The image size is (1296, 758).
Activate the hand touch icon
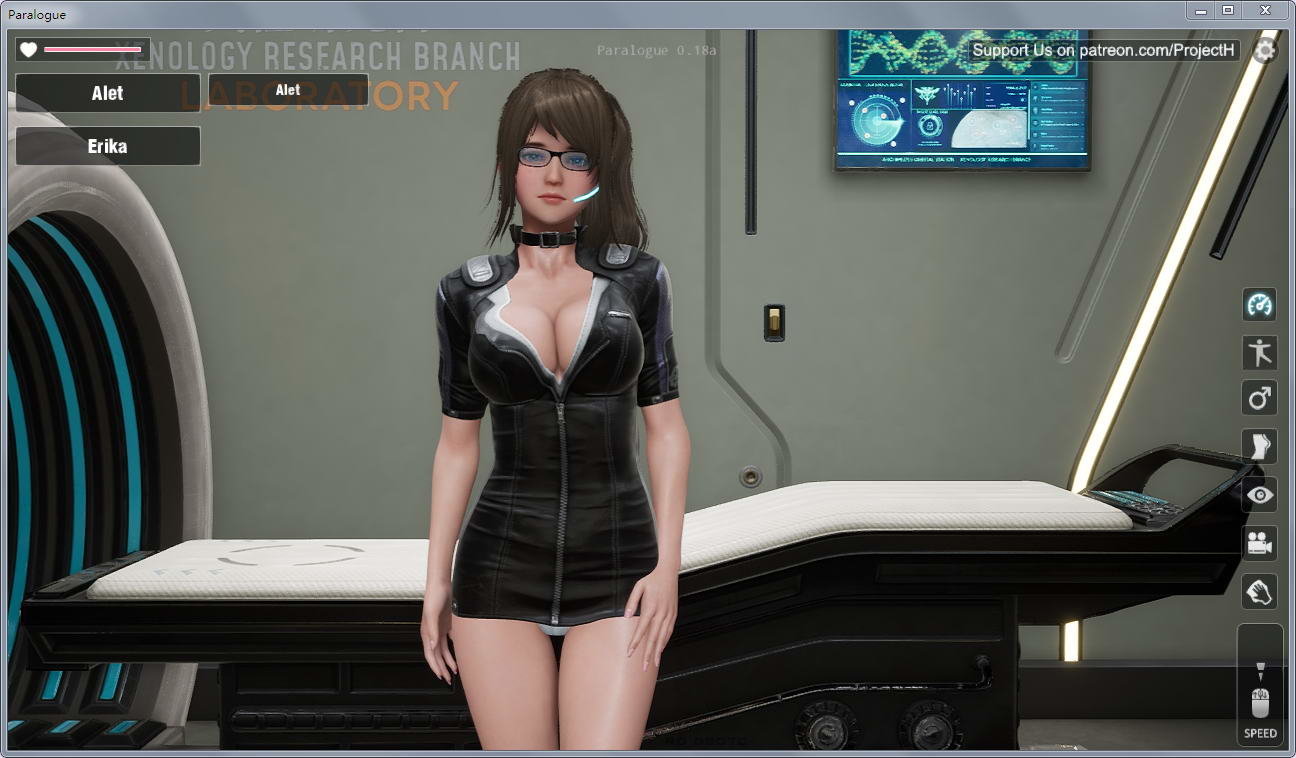[1260, 591]
